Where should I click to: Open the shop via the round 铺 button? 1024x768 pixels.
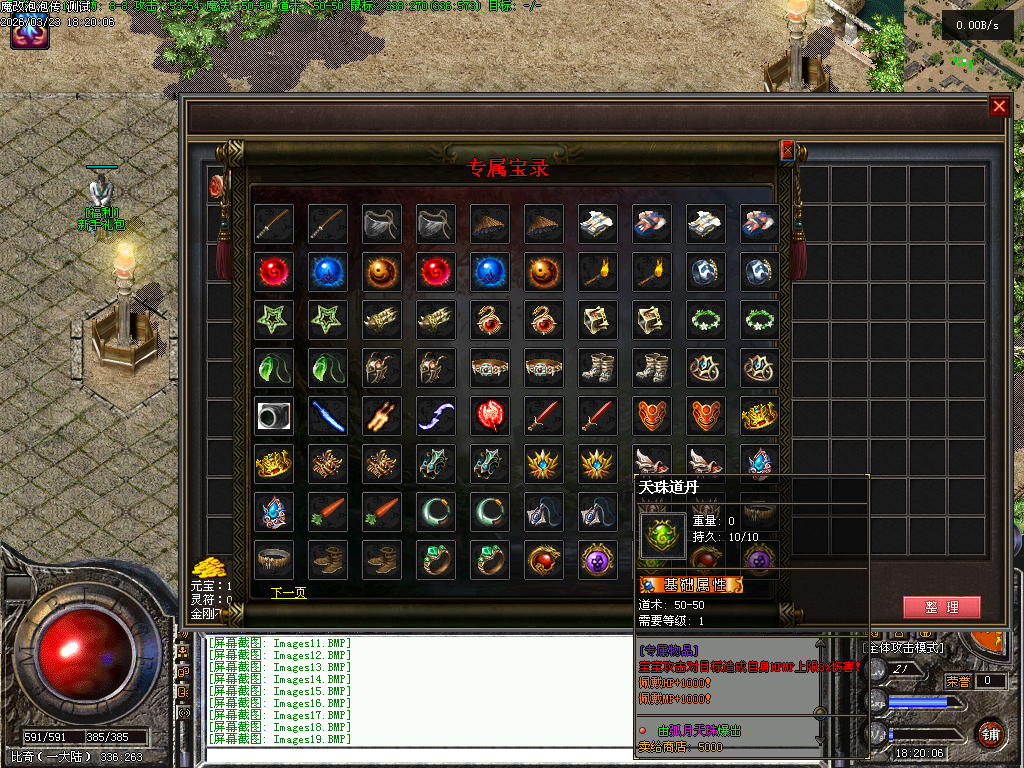(x=990, y=733)
